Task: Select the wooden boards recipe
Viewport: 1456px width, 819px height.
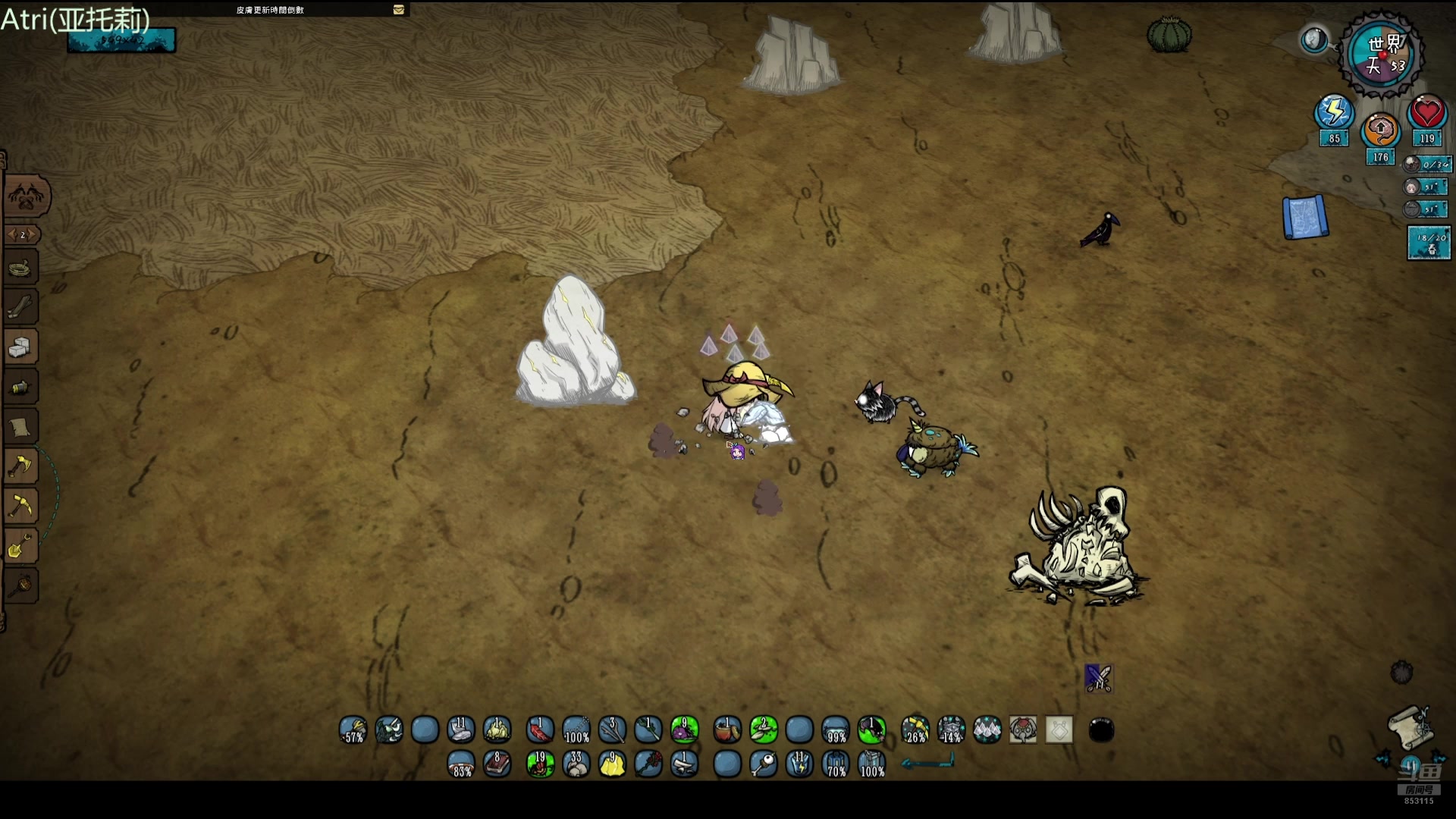Action: point(20,308)
